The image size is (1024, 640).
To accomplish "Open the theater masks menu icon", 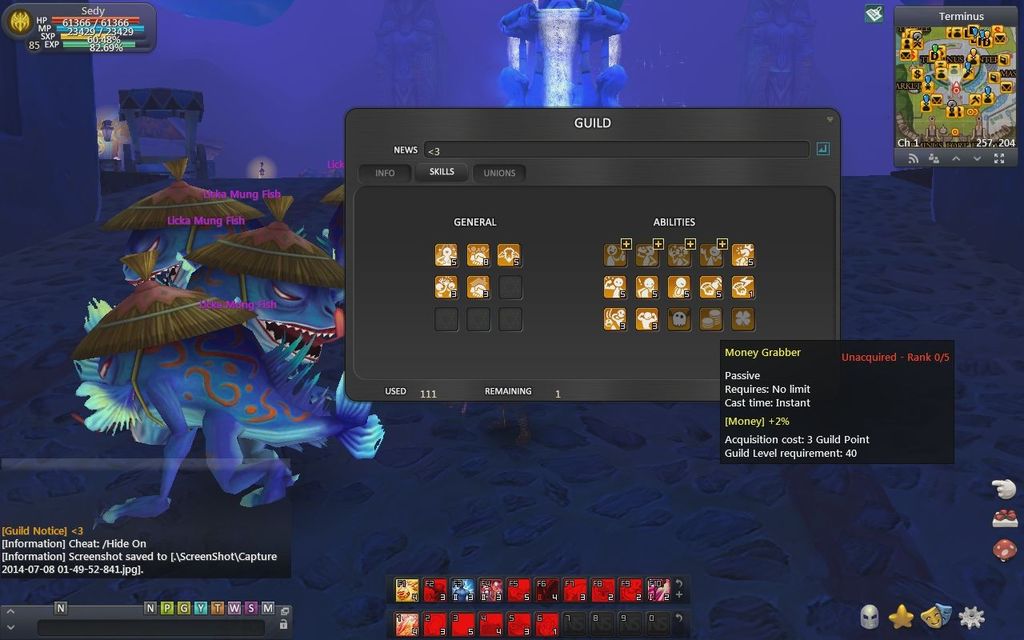I will coord(936,617).
